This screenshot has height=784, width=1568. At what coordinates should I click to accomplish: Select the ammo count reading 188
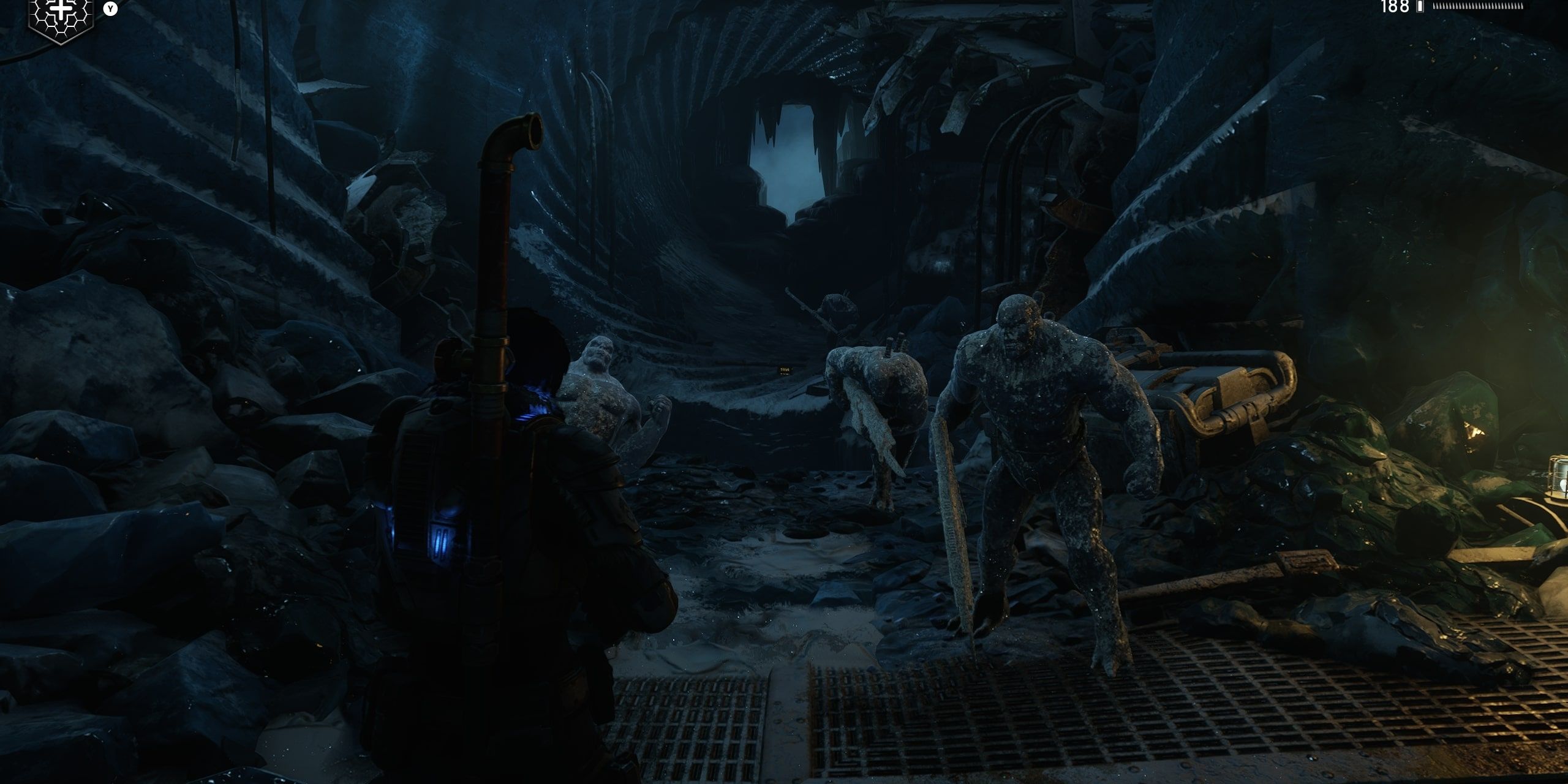click(x=1395, y=7)
